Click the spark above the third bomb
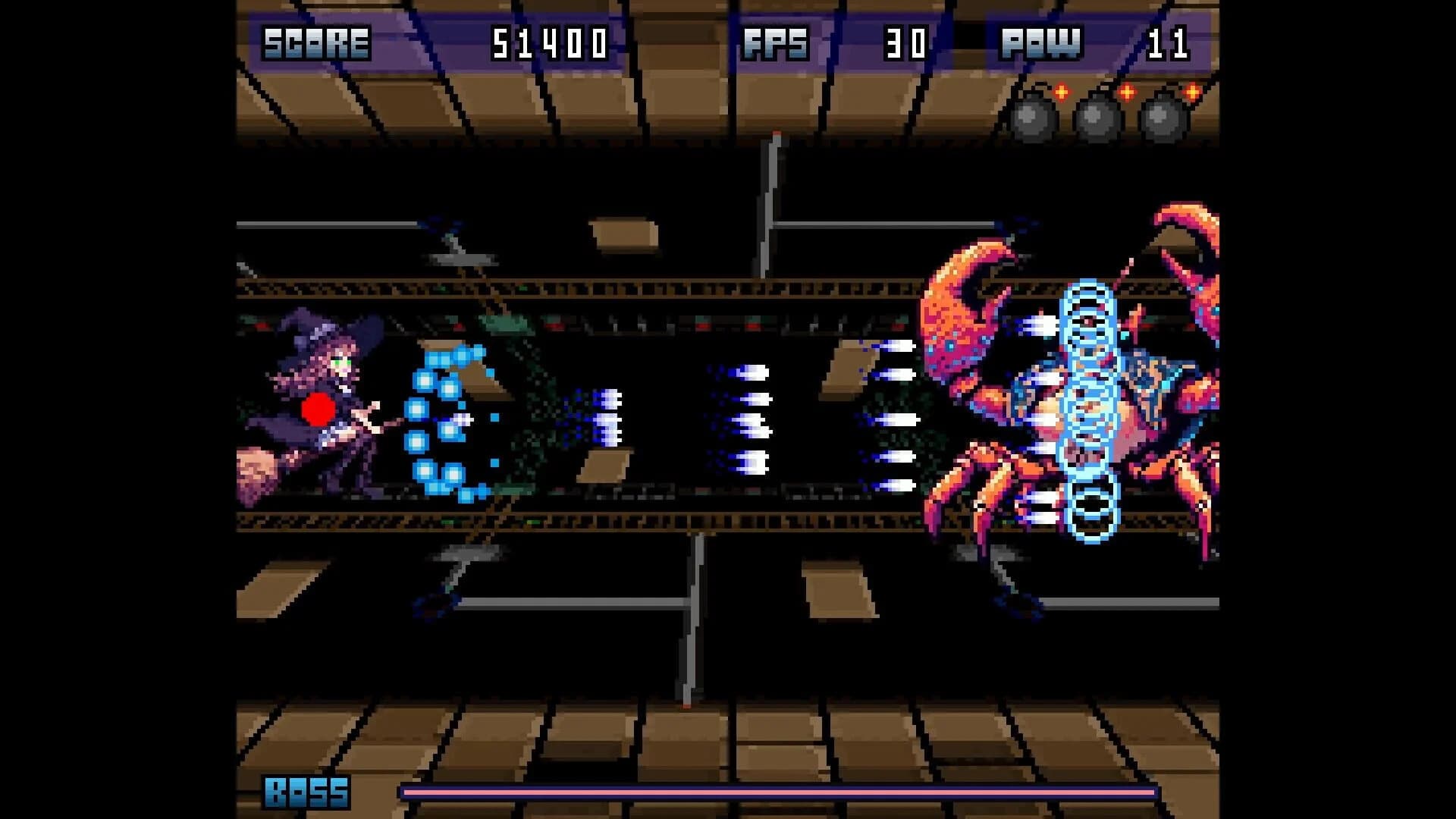The image size is (1456, 819). point(1192,93)
